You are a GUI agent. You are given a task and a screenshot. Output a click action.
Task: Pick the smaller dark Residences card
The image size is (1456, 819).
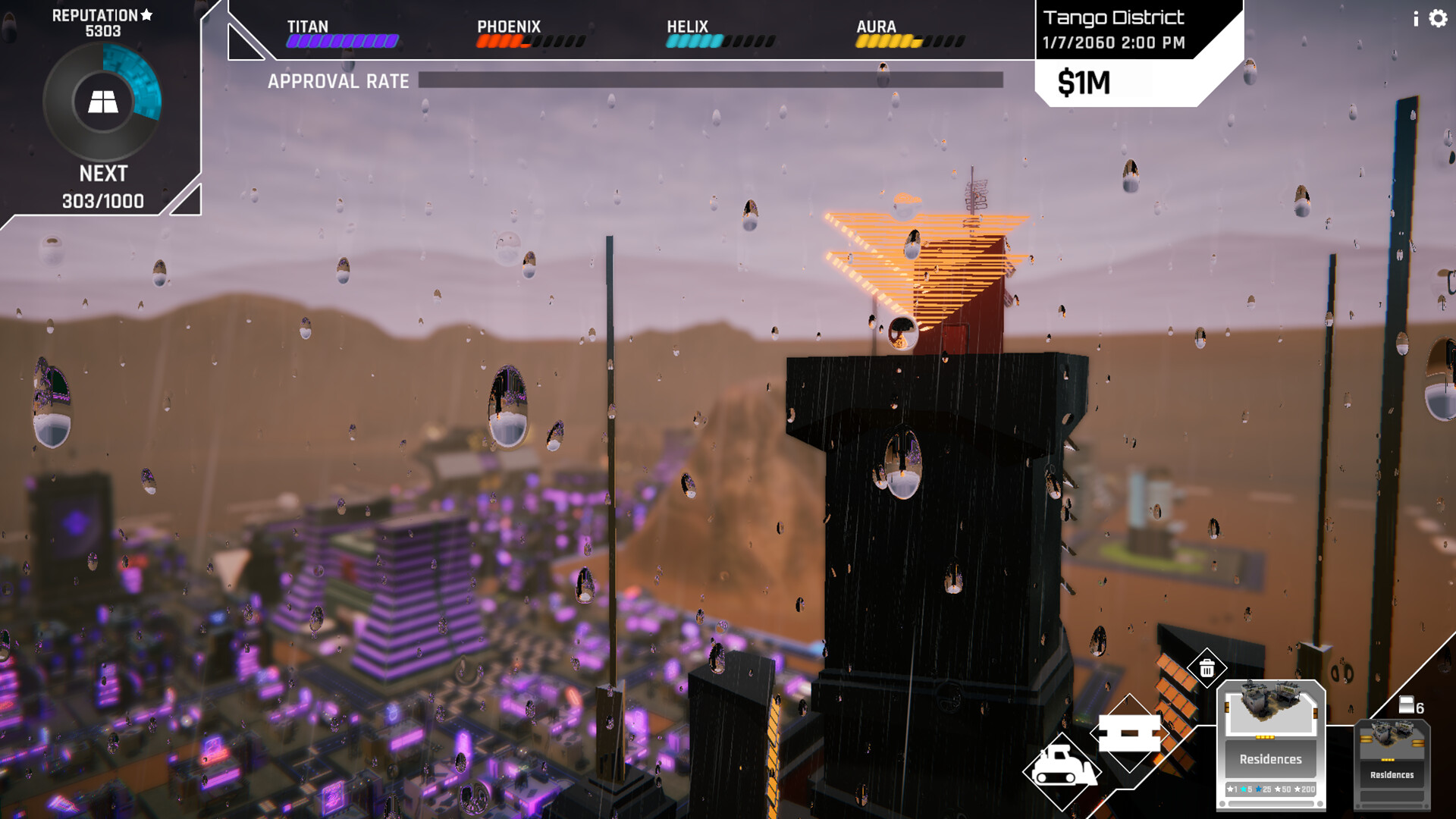(1392, 761)
